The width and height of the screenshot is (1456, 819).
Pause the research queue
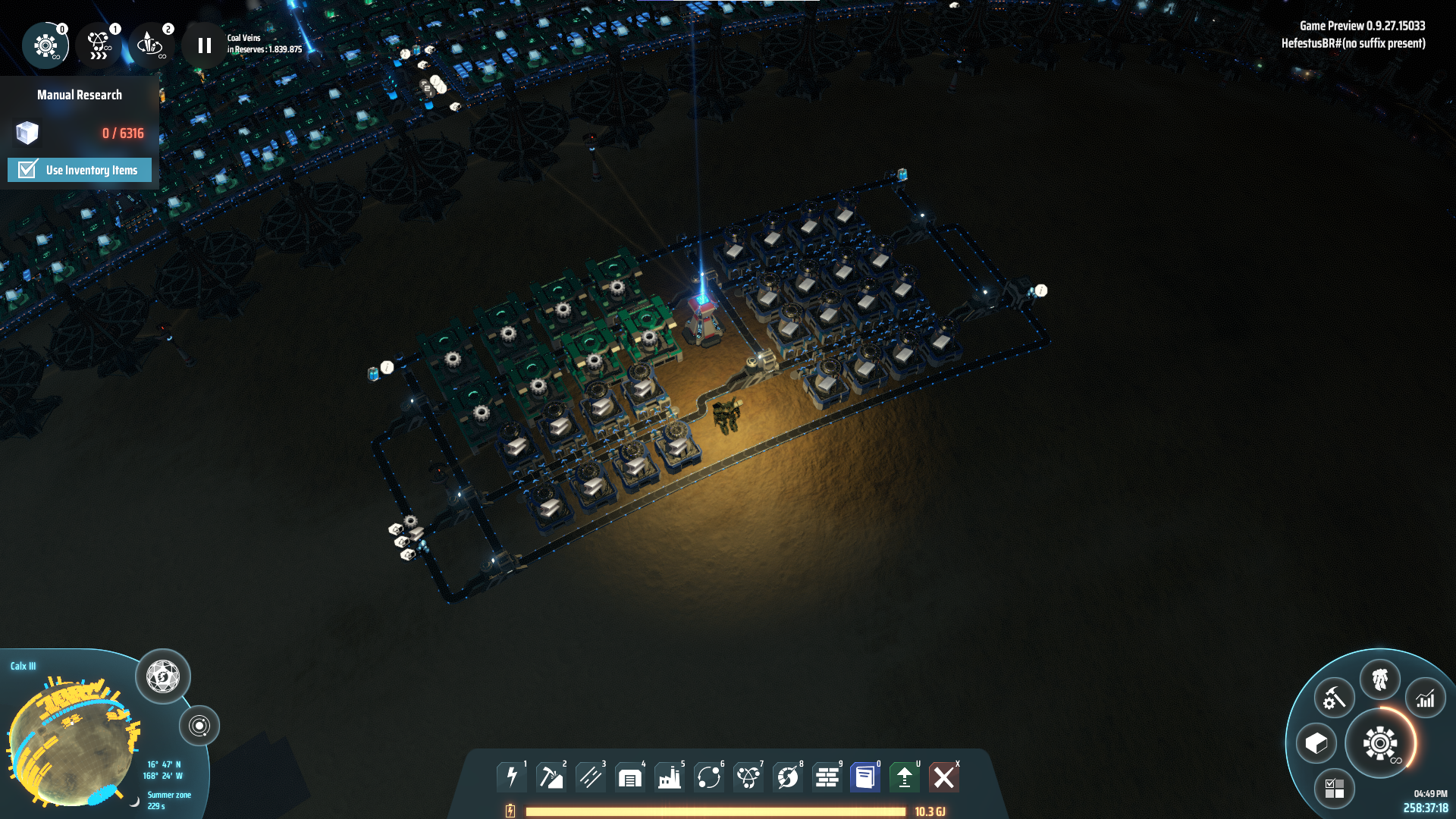pyautogui.click(x=204, y=45)
